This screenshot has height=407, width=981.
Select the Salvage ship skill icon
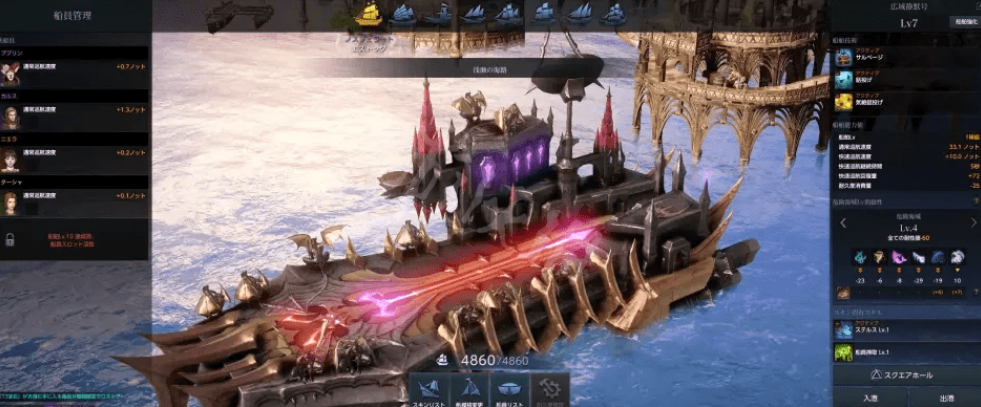click(844, 57)
